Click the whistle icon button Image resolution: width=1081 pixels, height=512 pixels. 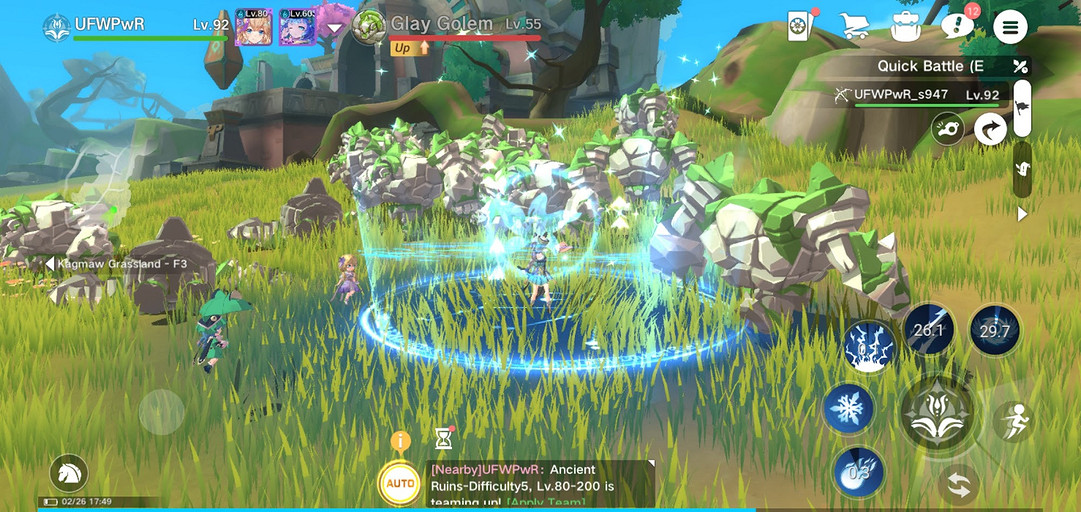[947, 128]
